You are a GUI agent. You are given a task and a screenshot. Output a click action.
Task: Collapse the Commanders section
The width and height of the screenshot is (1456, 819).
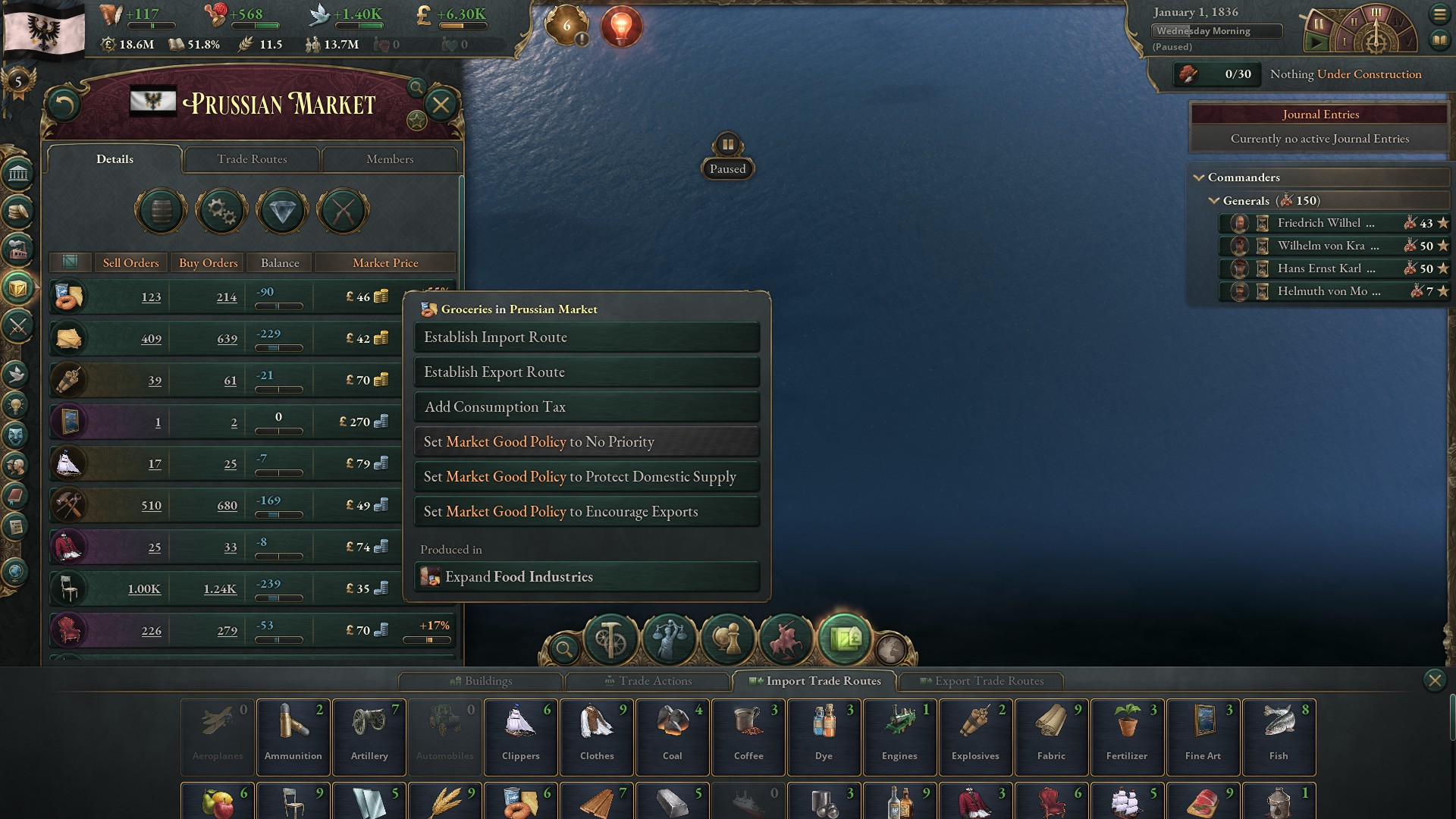tap(1200, 177)
